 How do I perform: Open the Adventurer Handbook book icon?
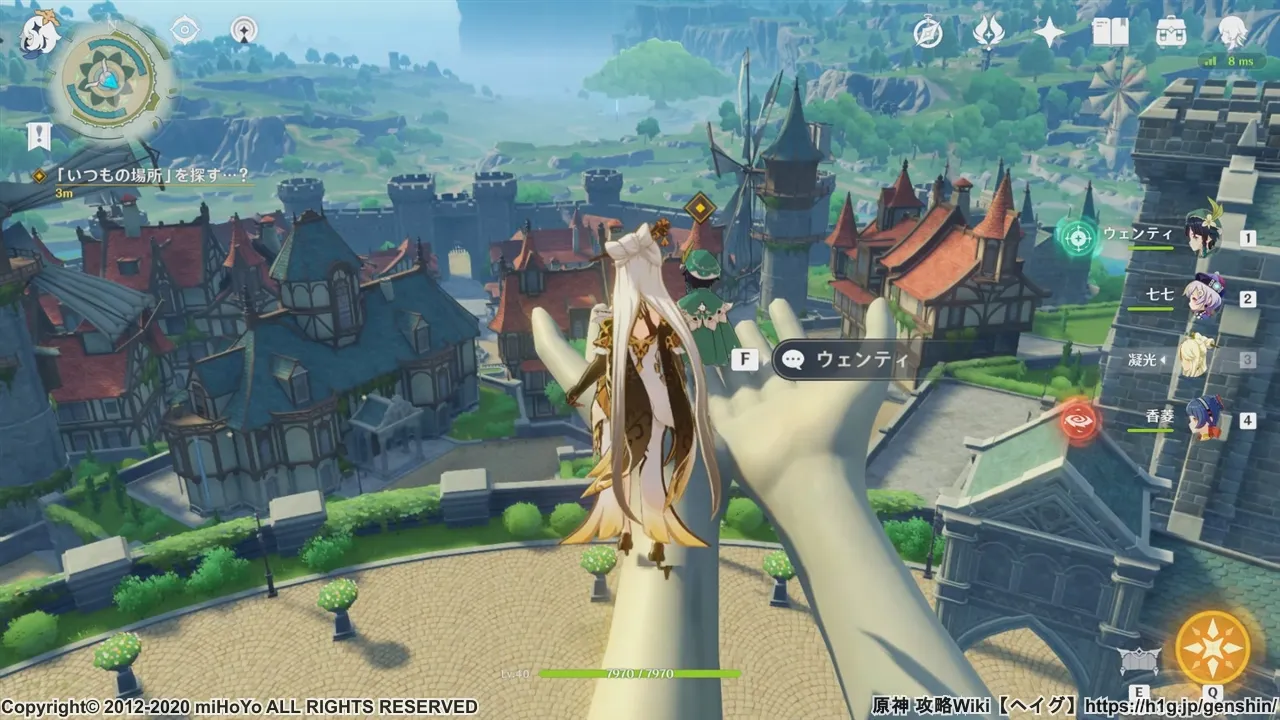point(1110,33)
